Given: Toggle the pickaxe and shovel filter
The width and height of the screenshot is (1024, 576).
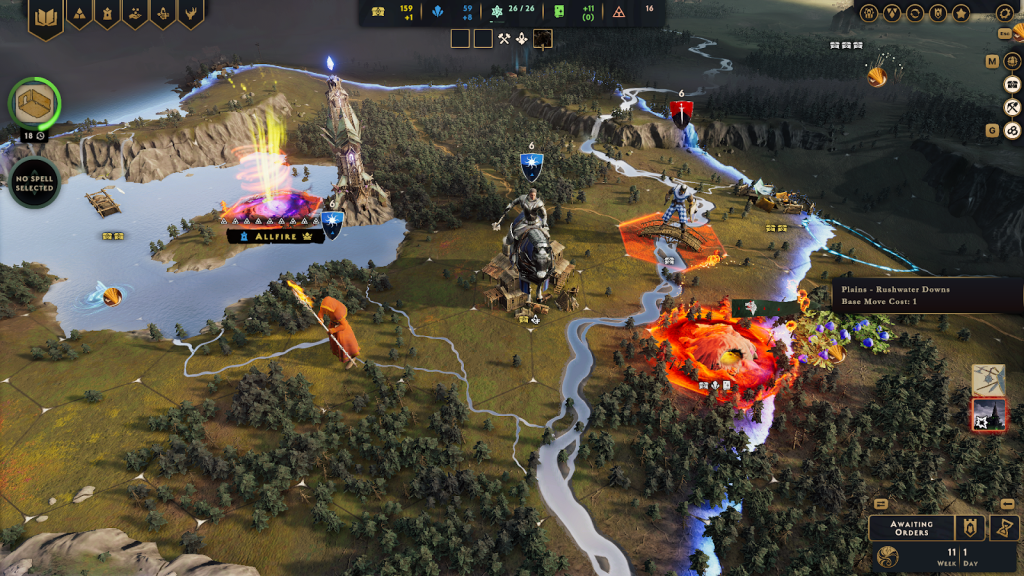Looking at the screenshot, I should click(x=1011, y=107).
